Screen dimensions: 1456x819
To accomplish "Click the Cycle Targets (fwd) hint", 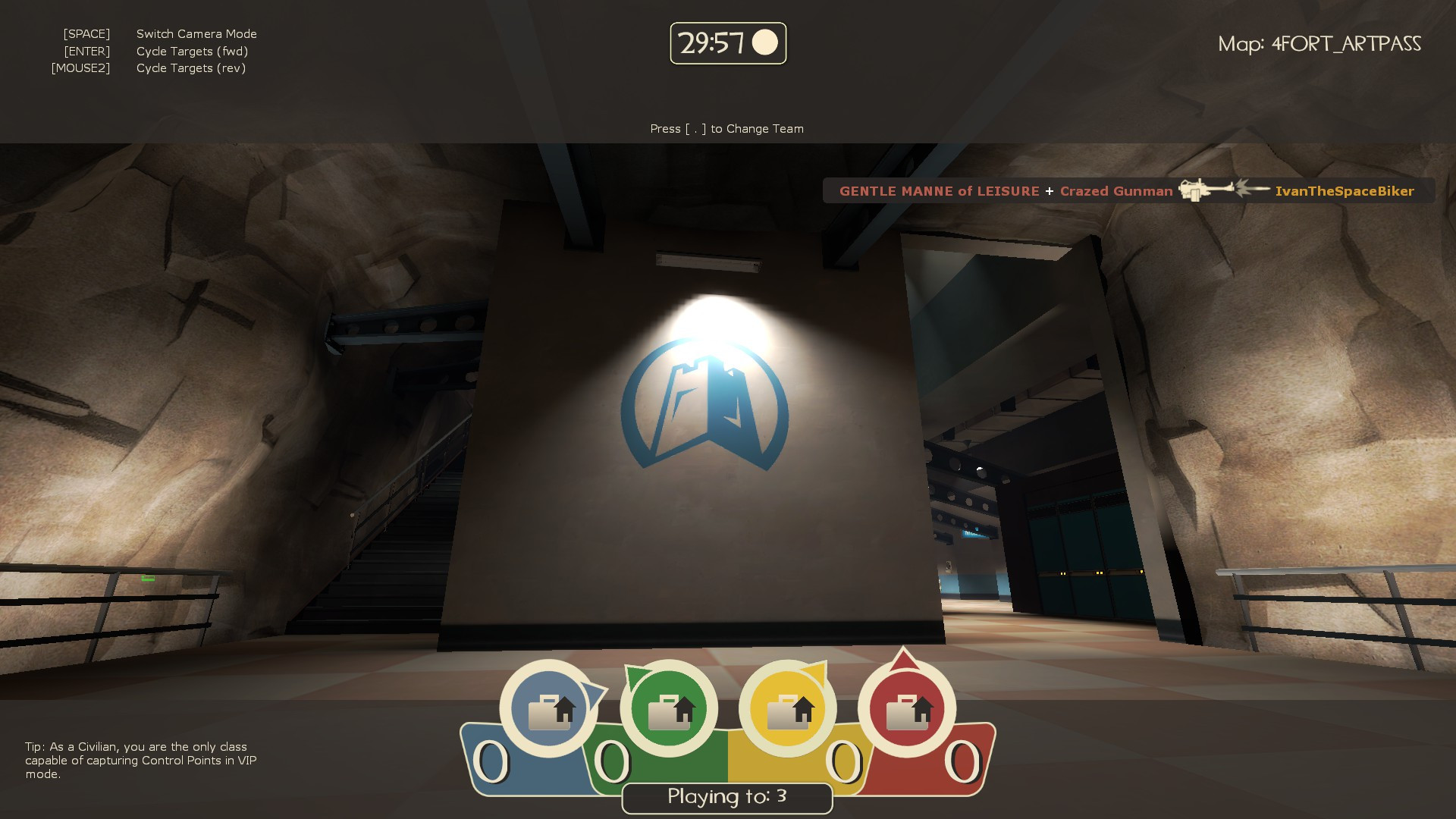I will point(192,51).
